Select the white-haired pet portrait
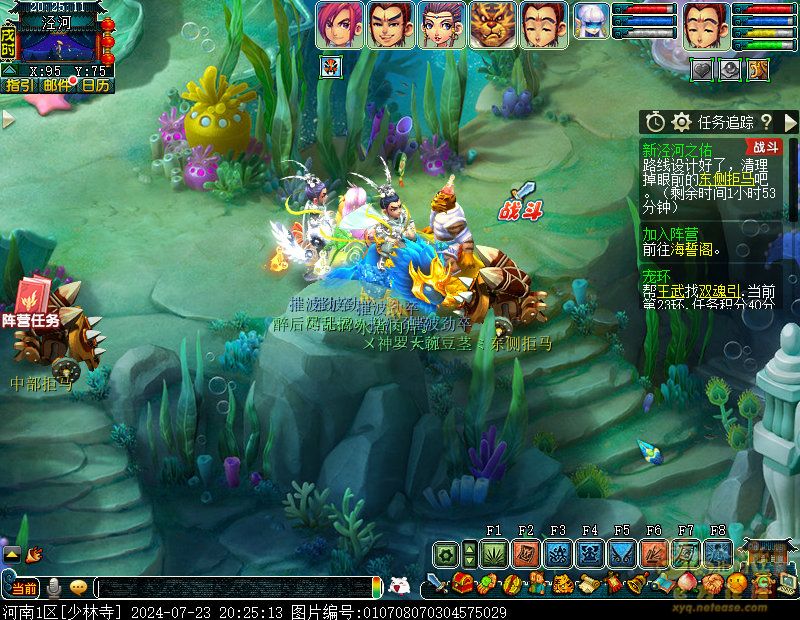Viewport: 800px width, 620px height. 592,23
